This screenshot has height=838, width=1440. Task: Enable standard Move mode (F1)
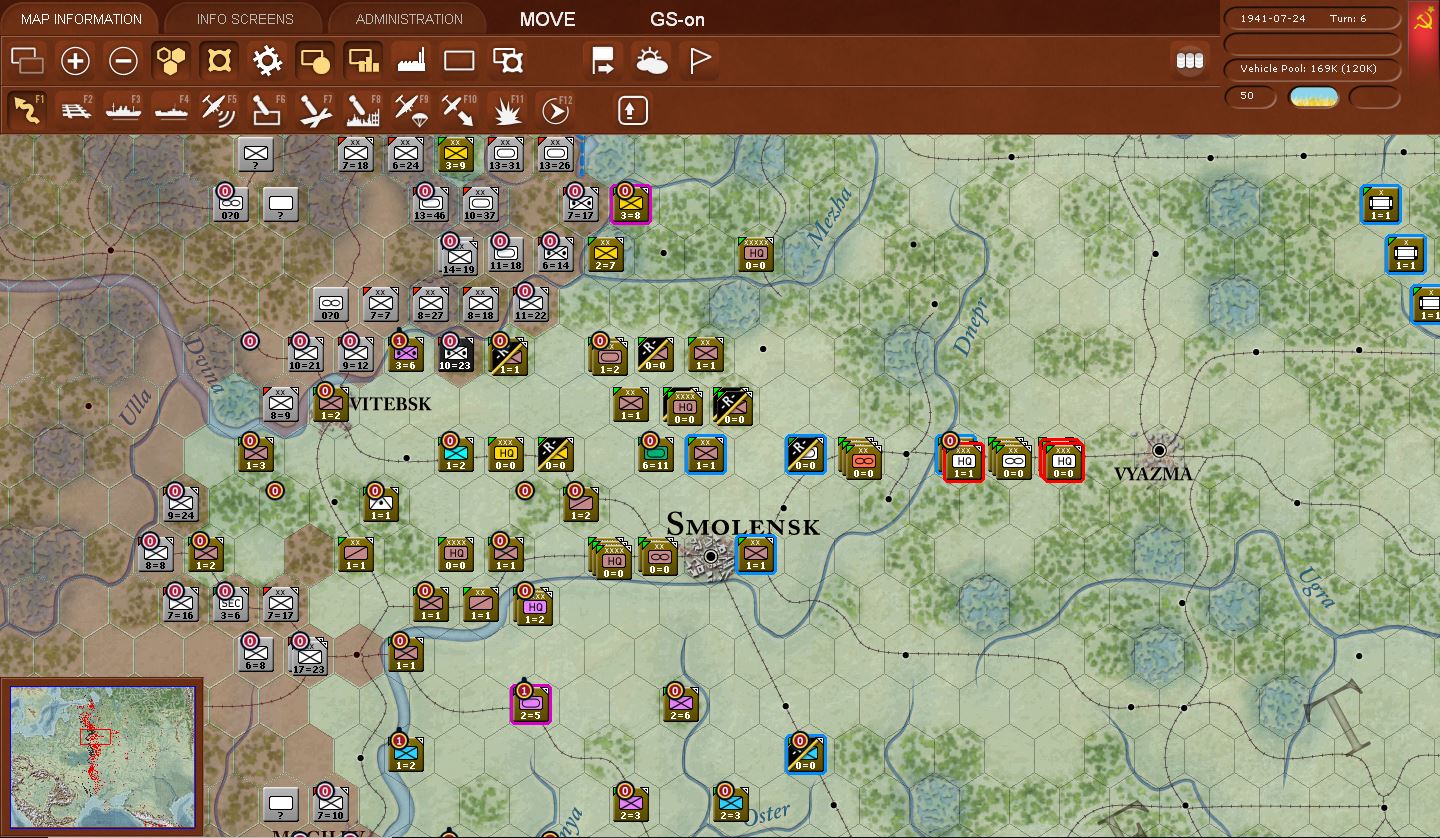(x=27, y=110)
